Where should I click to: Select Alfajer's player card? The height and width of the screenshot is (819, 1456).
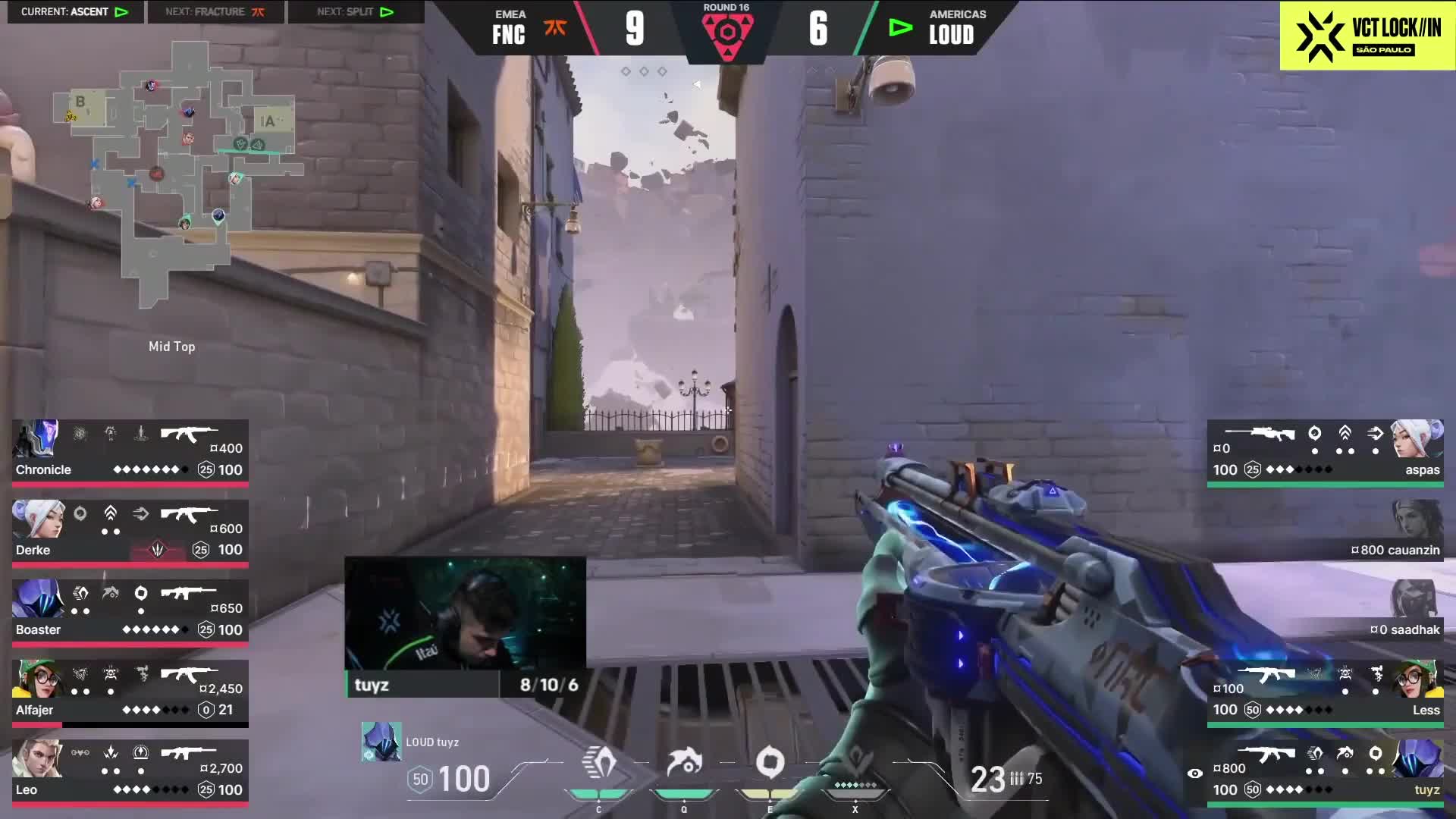point(130,692)
